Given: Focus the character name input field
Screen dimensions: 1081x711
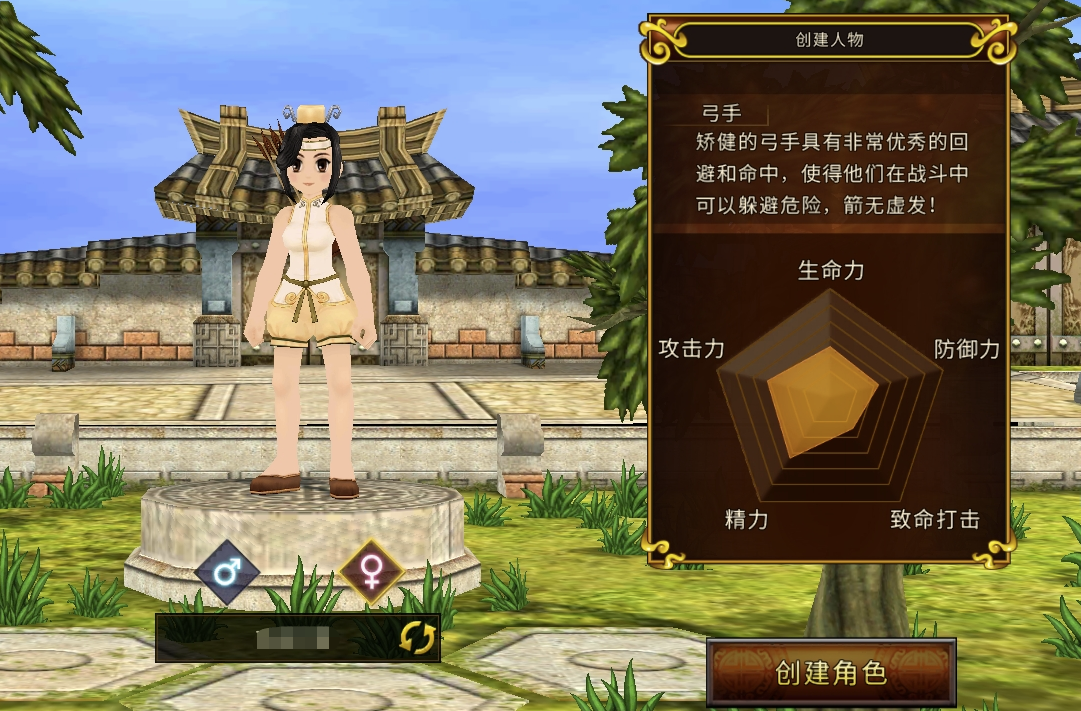Looking at the screenshot, I should [280, 638].
